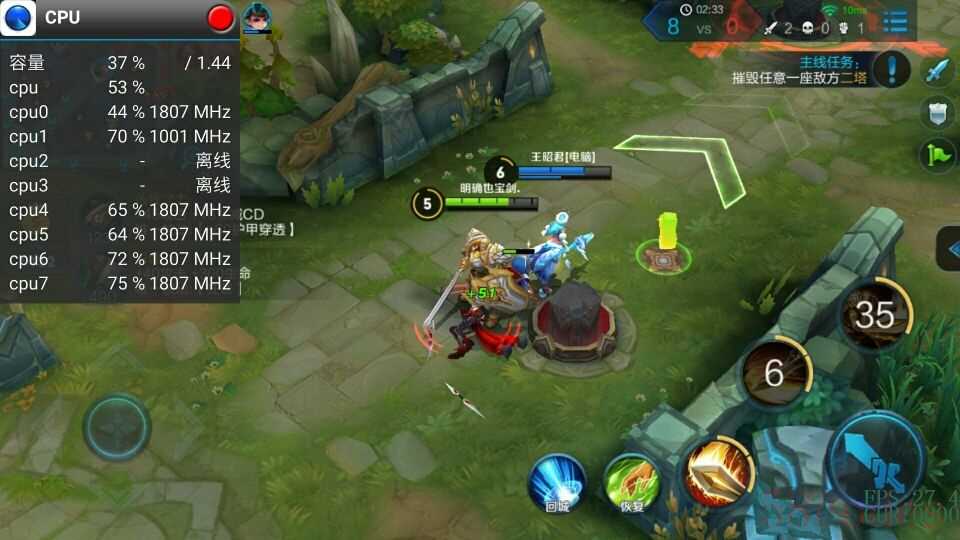Viewport: 960px width, 540px height.
Task: Use the 回城 recall ability
Action: click(x=557, y=483)
